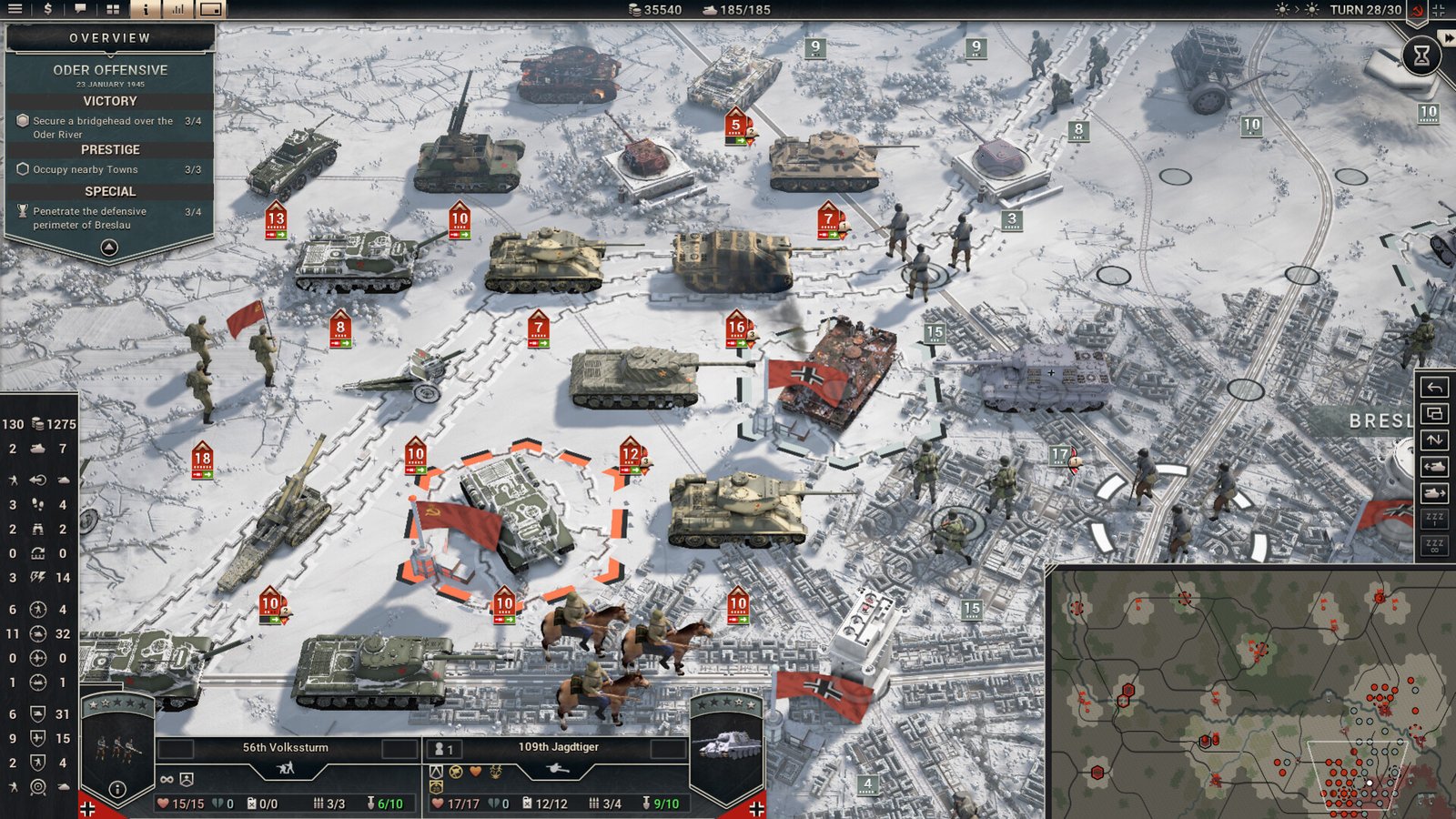Image resolution: width=1456 pixels, height=819 pixels.
Task: Set the unit to sleep indefinitely
Action: tap(1434, 546)
